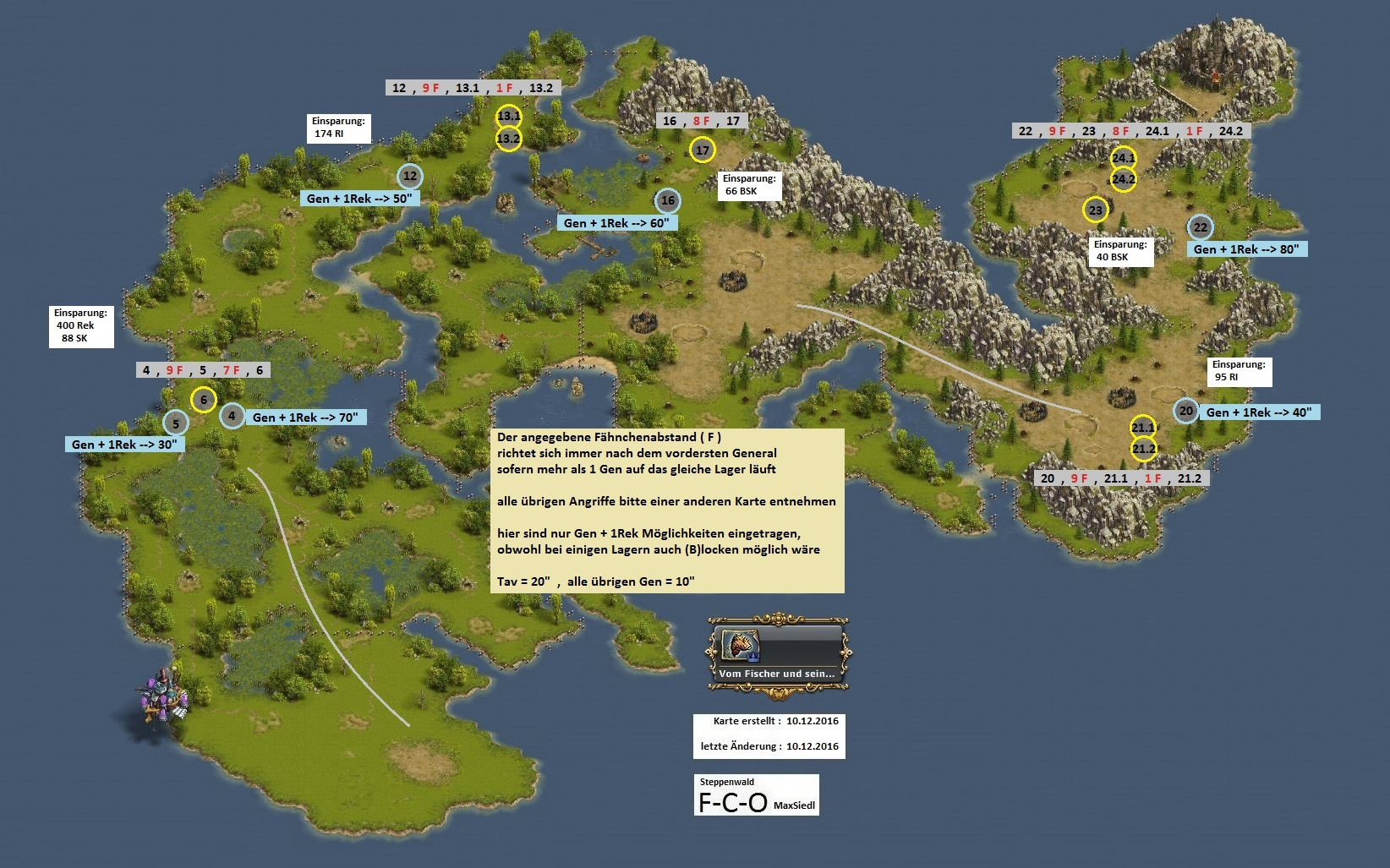Viewport: 1390px width, 868px height.
Task: Select the yellow circle marker 13.2
Action: [508, 138]
